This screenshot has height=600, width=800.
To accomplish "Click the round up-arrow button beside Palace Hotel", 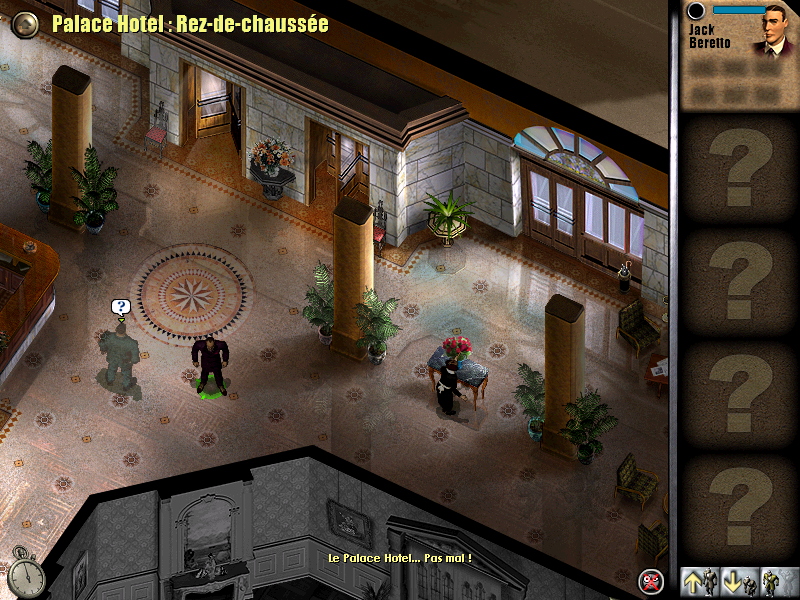I will pyautogui.click(x=25, y=24).
